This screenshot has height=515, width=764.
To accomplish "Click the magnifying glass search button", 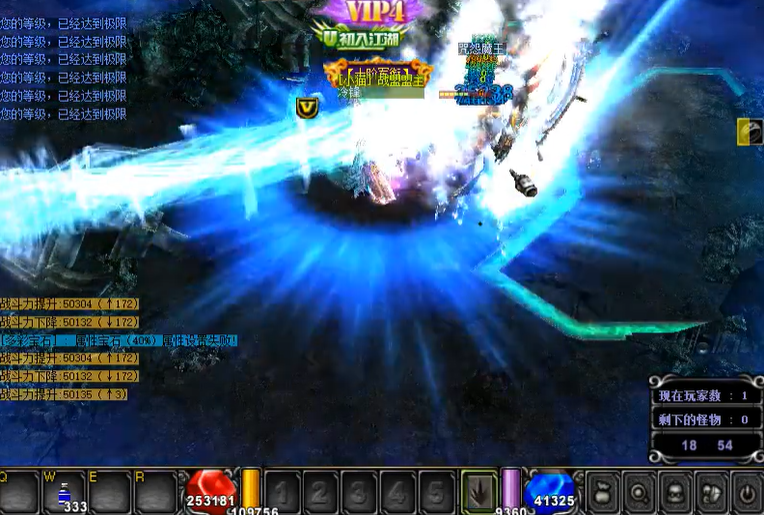I will (639, 493).
